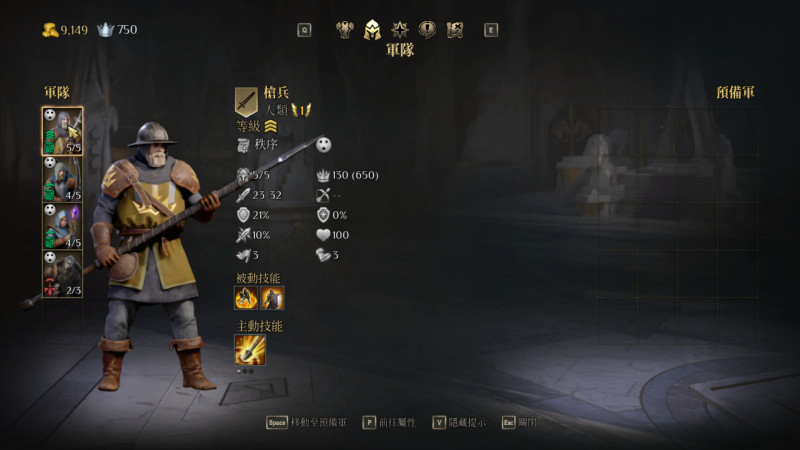Open the exclamation mark quest tab
This screenshot has height=450, width=800.
pos(427,29)
